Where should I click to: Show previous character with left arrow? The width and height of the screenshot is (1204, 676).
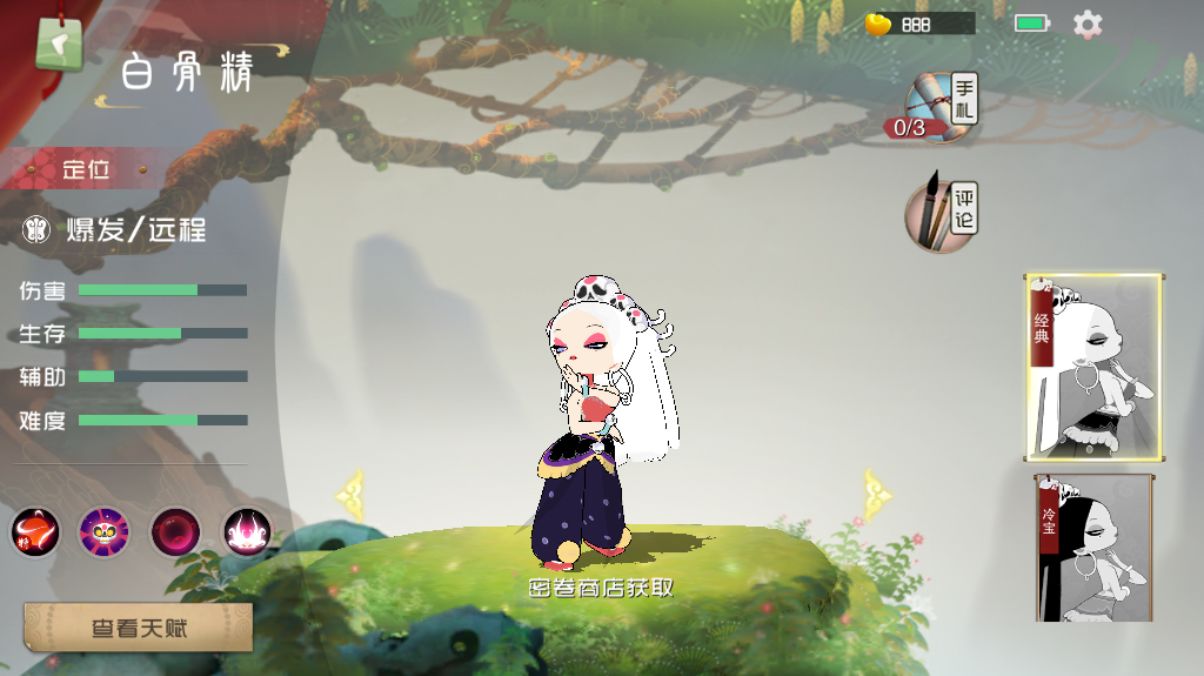[350, 495]
